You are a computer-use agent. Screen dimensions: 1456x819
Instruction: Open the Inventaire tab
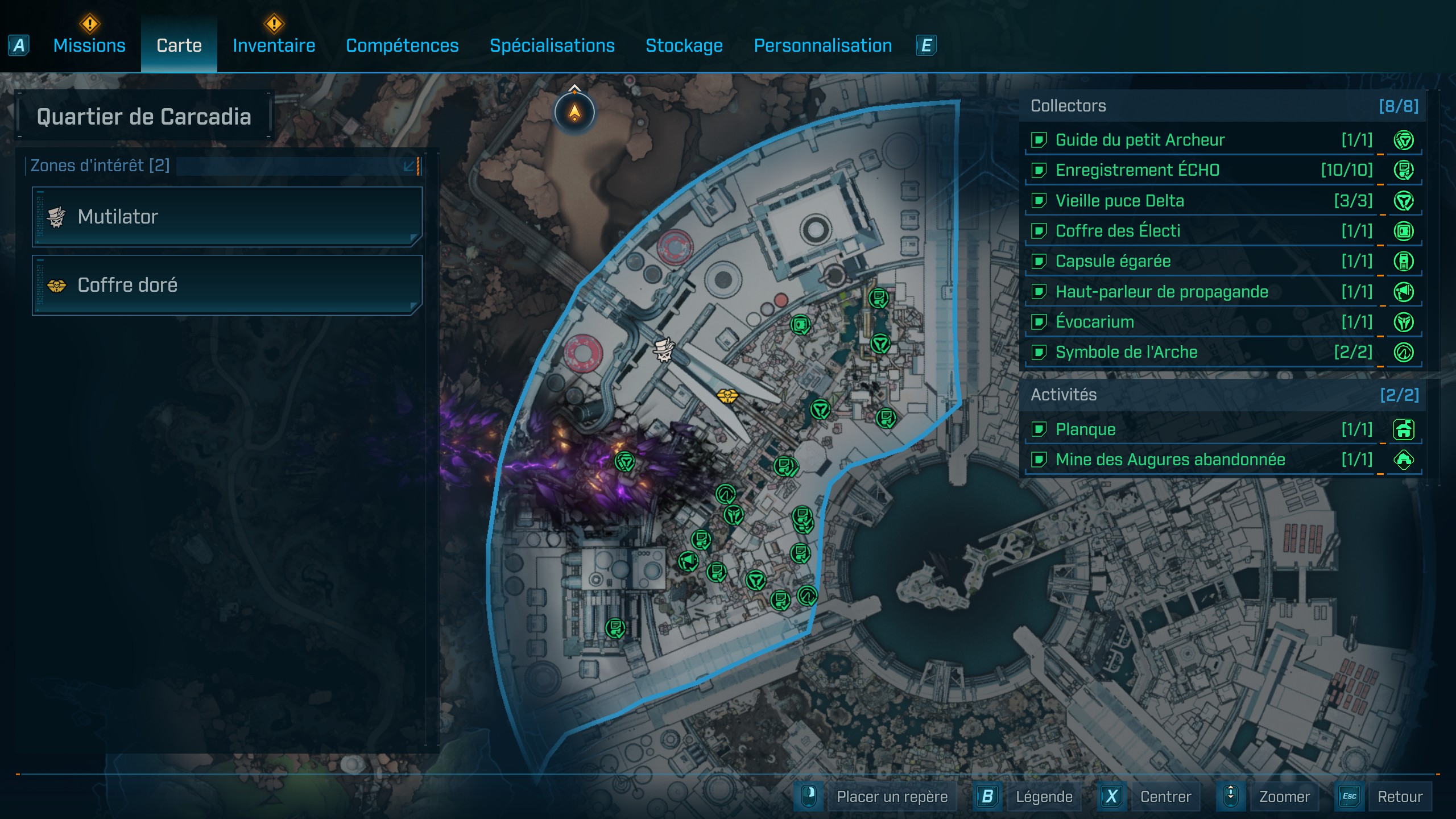coord(274,45)
